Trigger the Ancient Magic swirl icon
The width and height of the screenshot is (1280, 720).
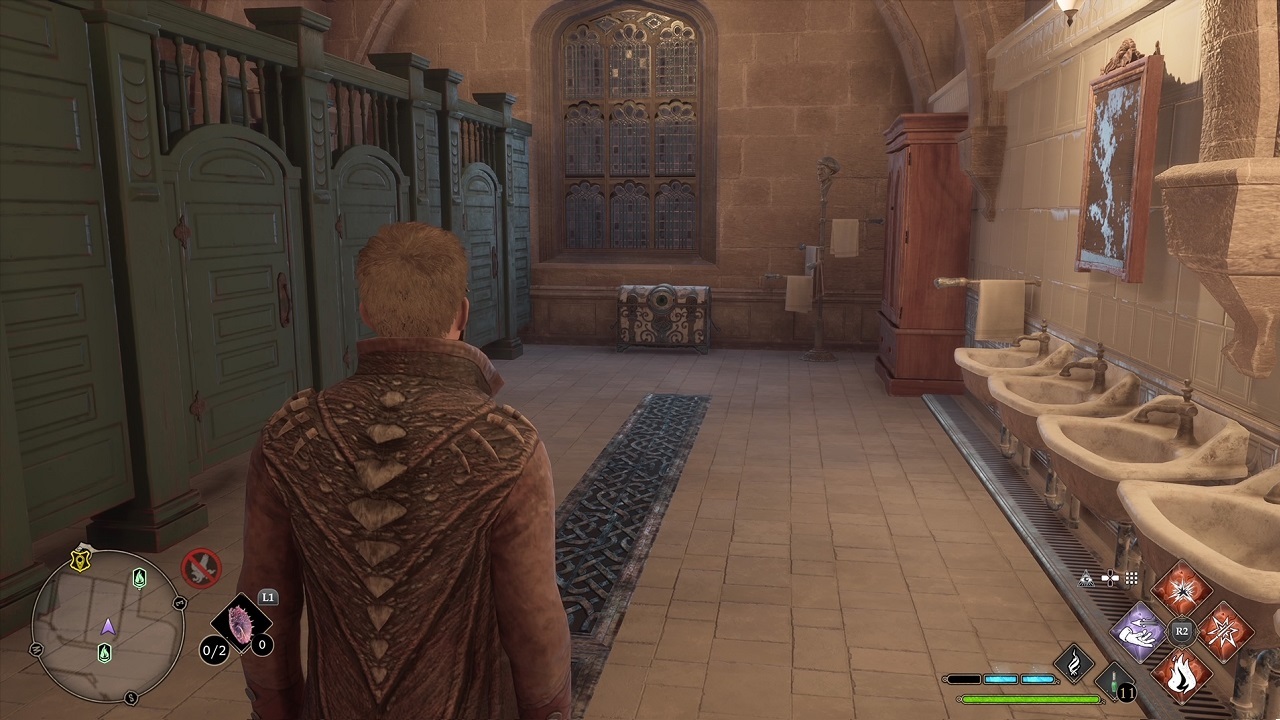click(1073, 664)
